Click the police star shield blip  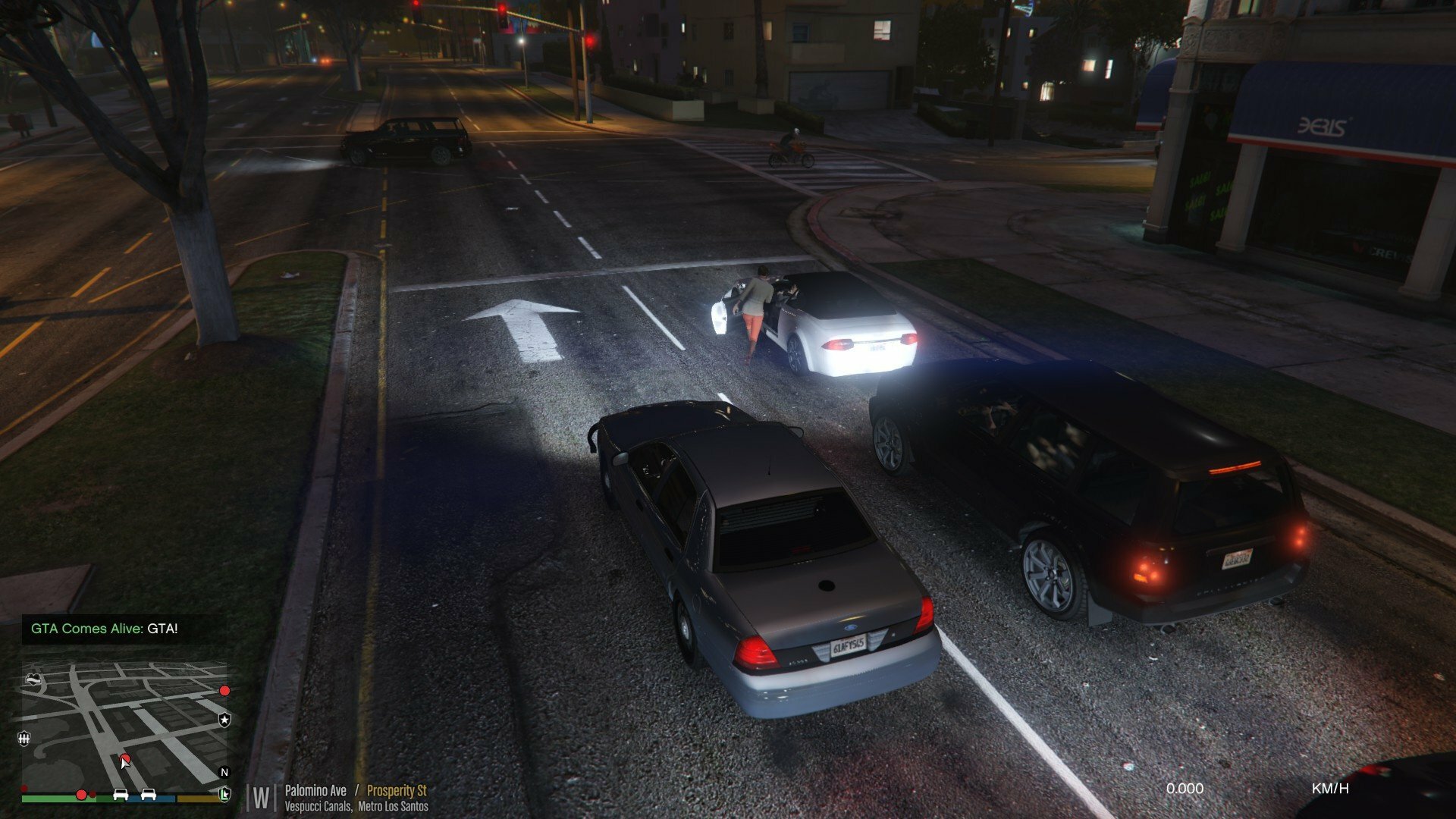tap(224, 720)
